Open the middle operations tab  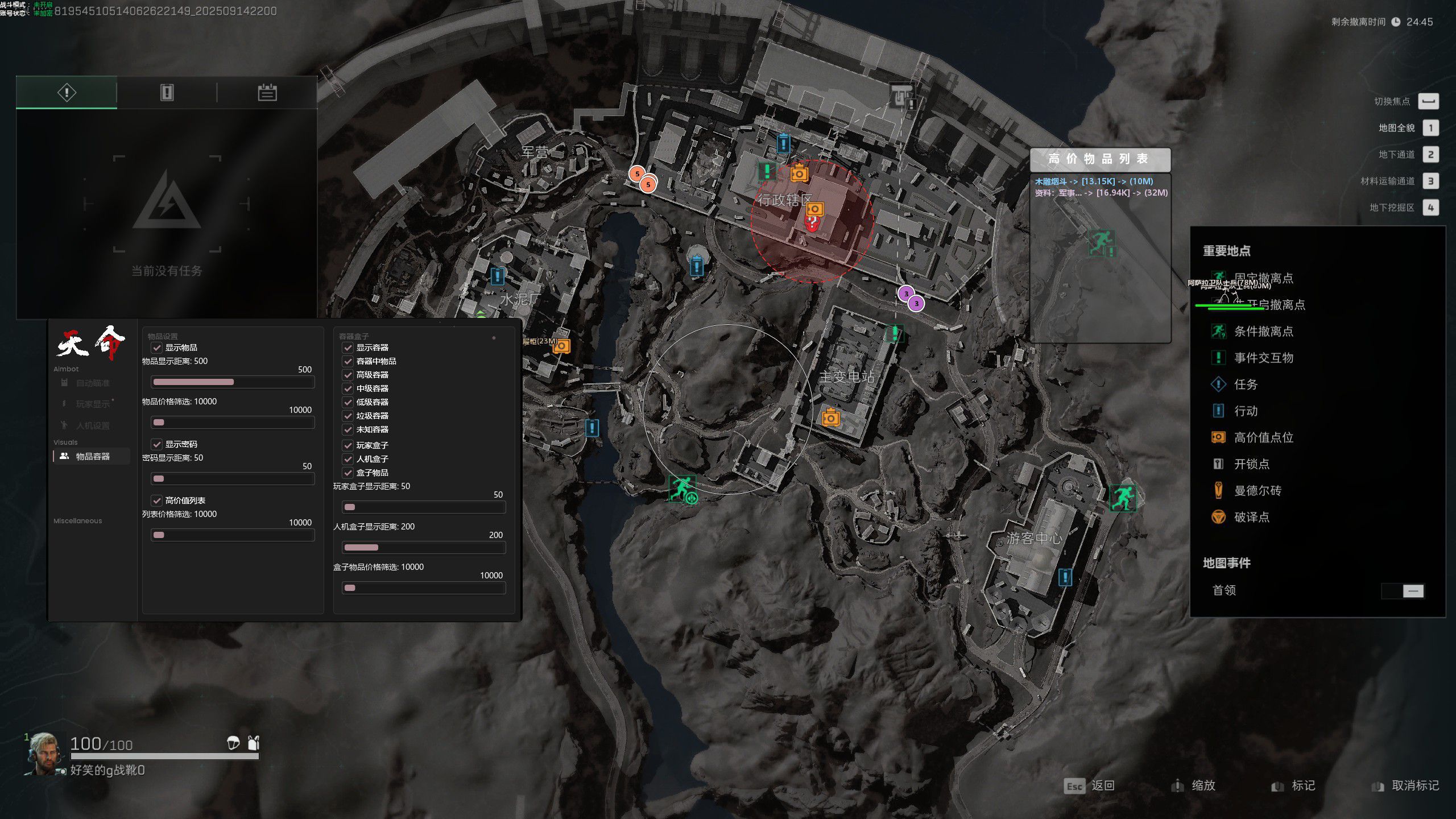(x=167, y=92)
